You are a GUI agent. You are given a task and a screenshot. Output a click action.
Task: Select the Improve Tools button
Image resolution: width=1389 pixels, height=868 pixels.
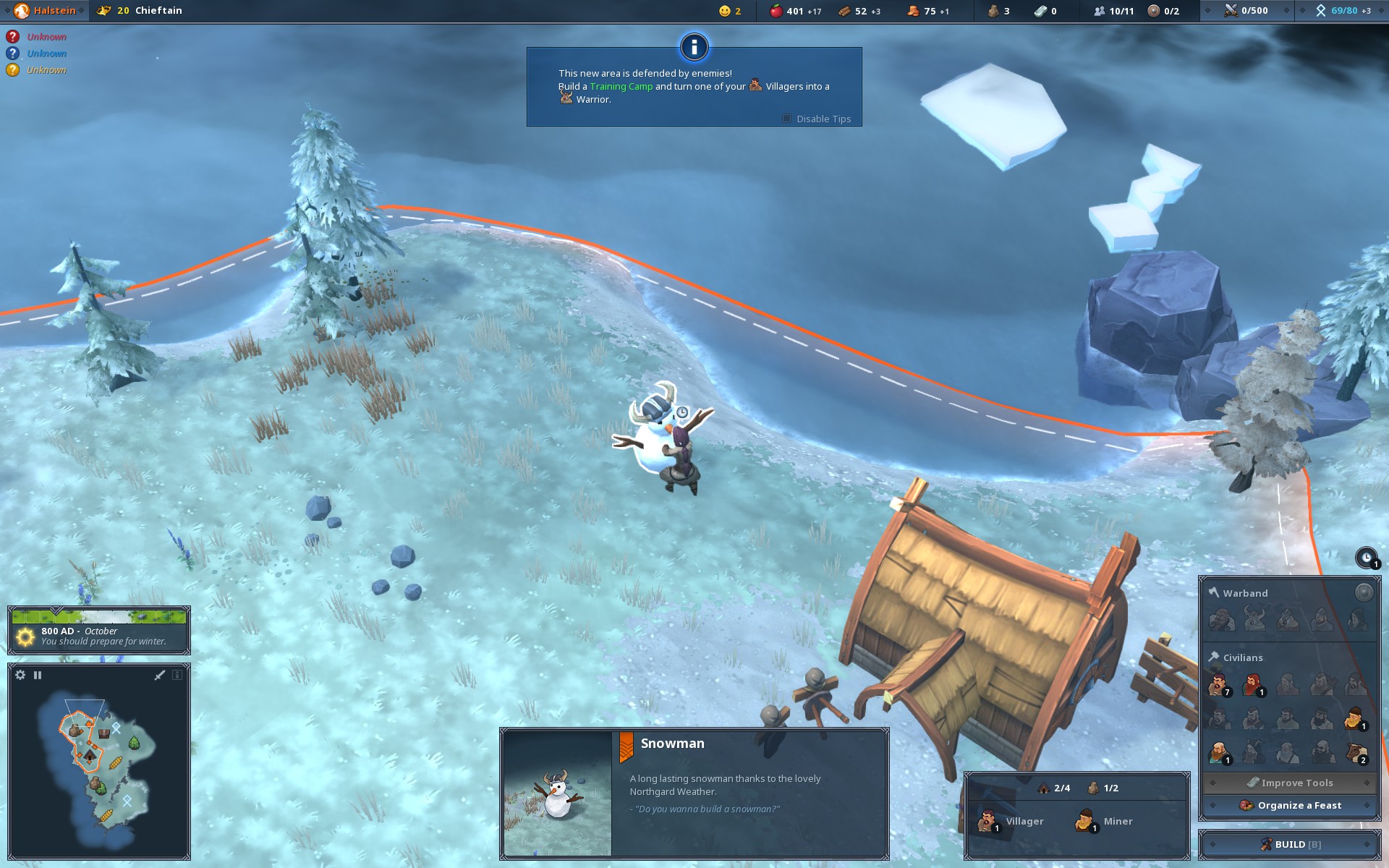click(1290, 783)
